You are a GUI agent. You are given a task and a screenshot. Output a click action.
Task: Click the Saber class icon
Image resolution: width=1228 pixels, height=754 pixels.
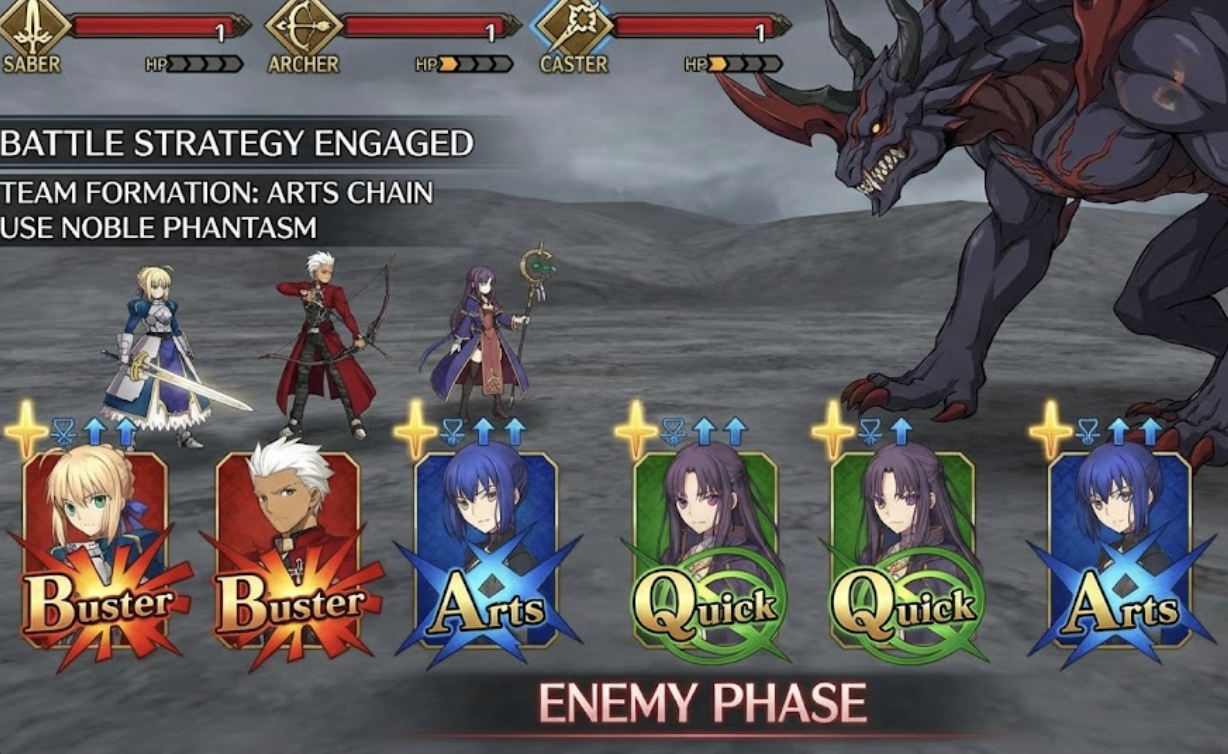(x=35, y=25)
